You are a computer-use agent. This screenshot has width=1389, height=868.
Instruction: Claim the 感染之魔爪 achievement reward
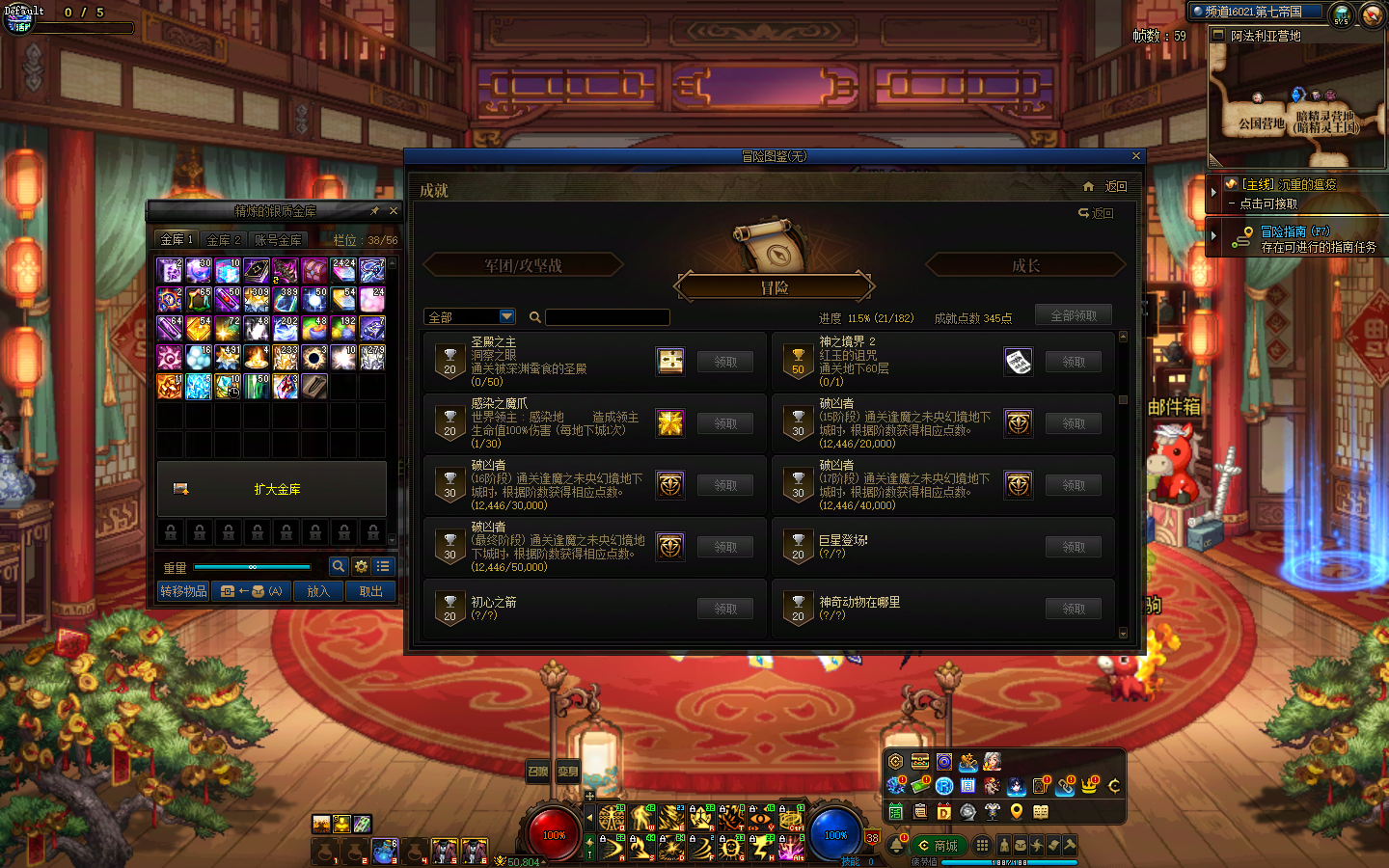(725, 423)
